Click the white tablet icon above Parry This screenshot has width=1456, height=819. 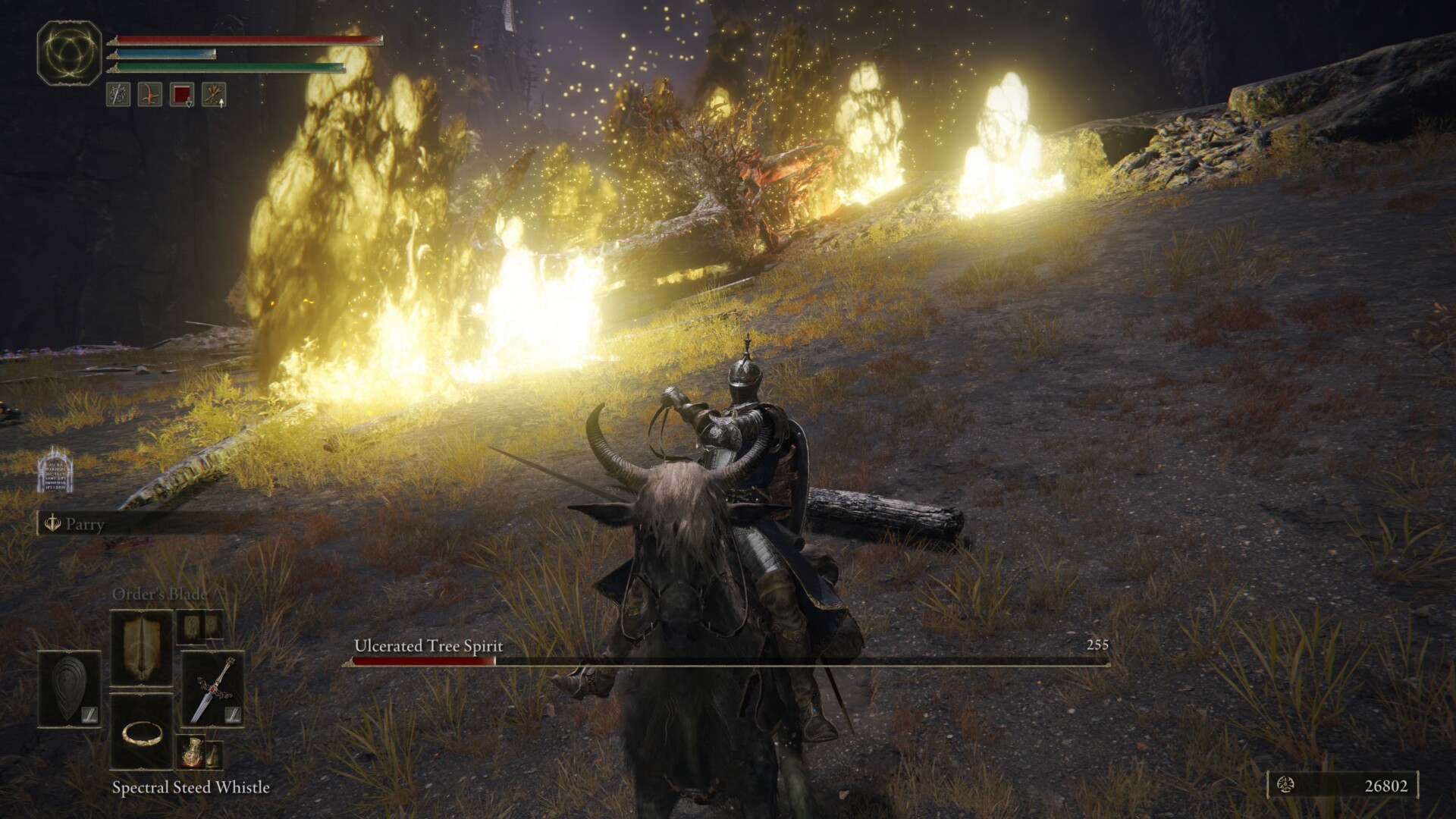(55, 469)
